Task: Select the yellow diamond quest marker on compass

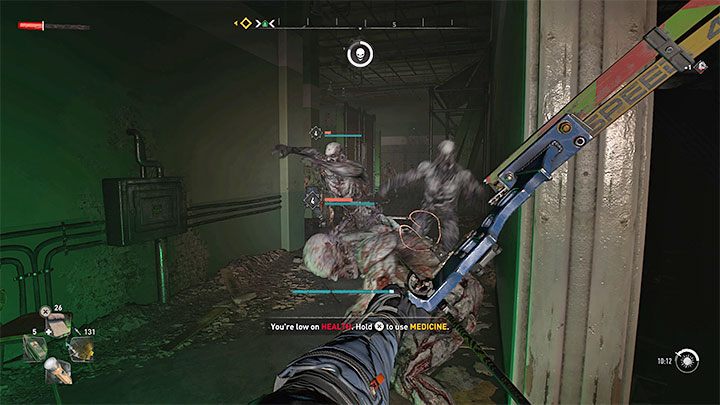Action: click(244, 22)
